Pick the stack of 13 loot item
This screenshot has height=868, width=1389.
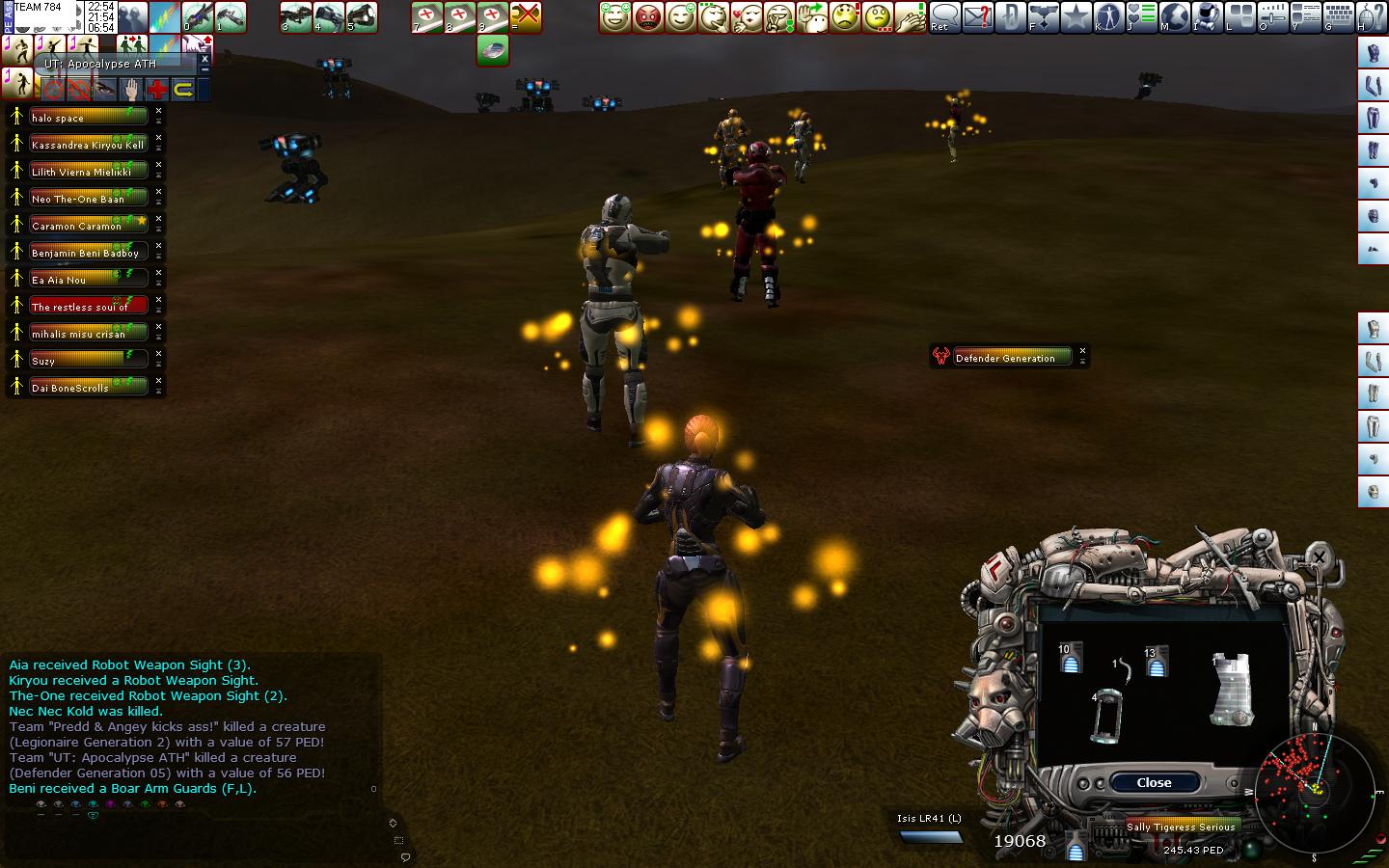(x=1157, y=661)
